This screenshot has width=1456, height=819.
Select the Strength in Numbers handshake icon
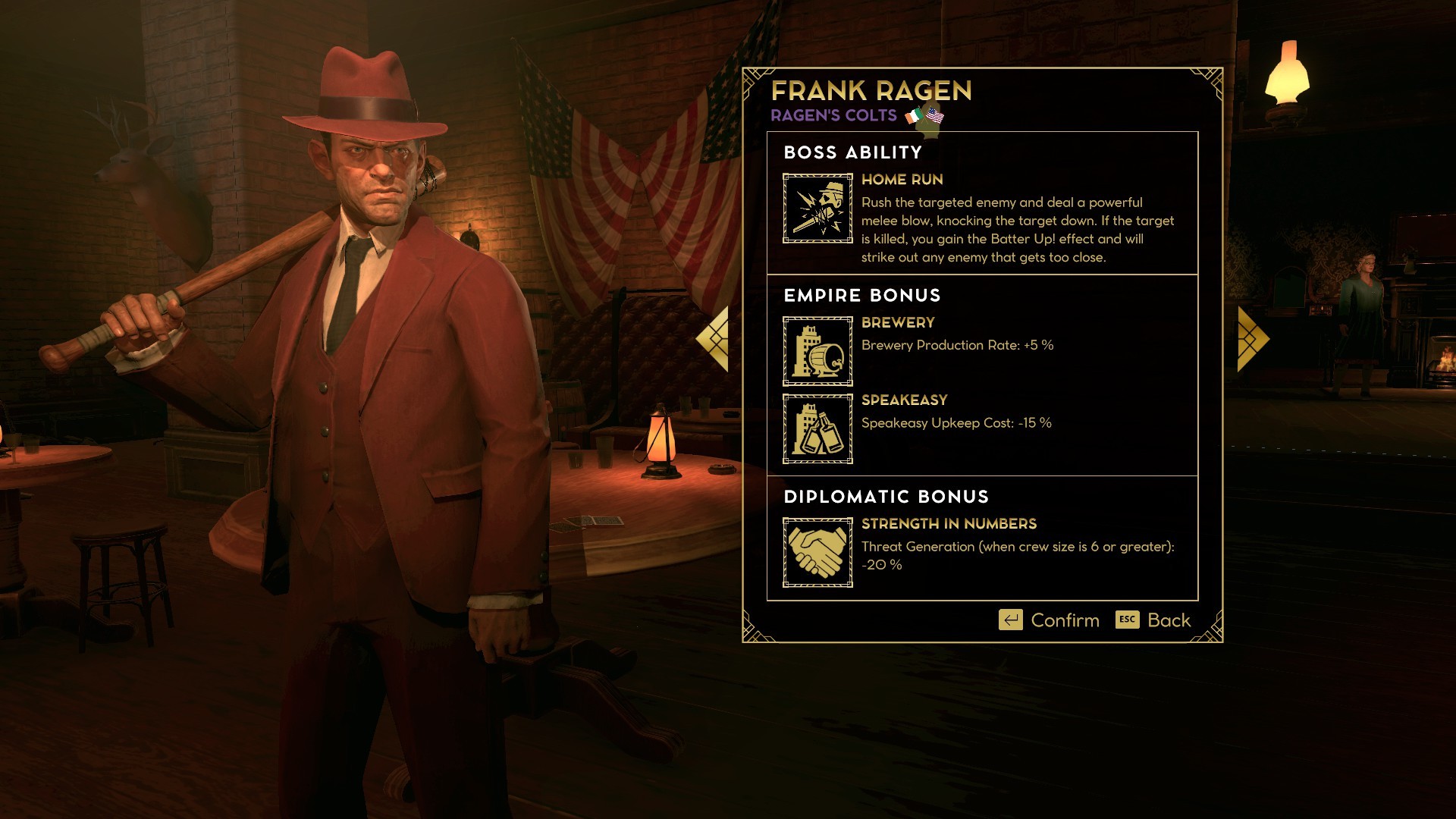[x=817, y=552]
